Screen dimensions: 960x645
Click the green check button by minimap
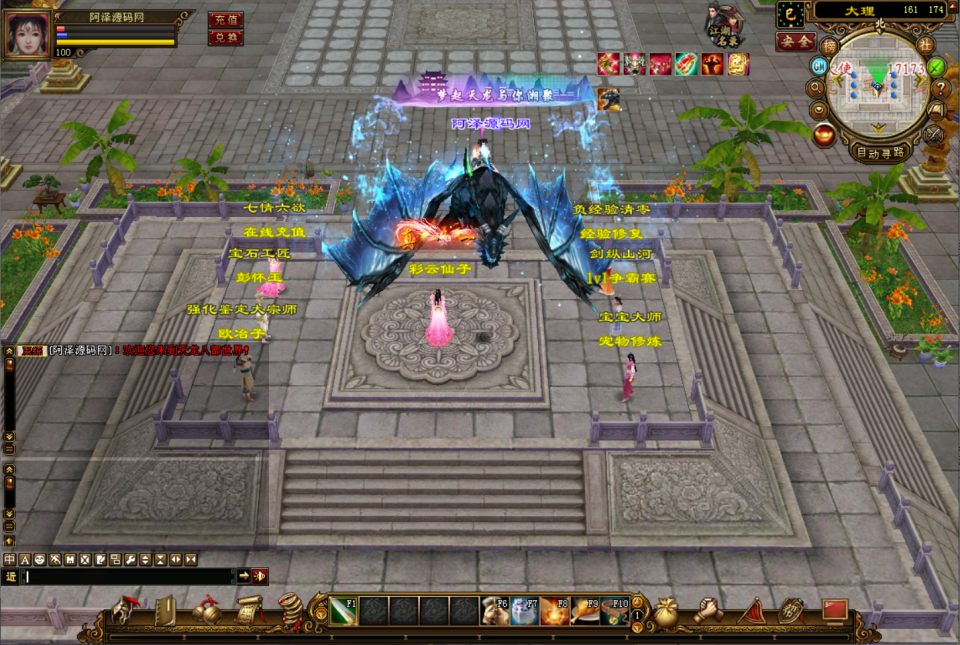[x=936, y=67]
